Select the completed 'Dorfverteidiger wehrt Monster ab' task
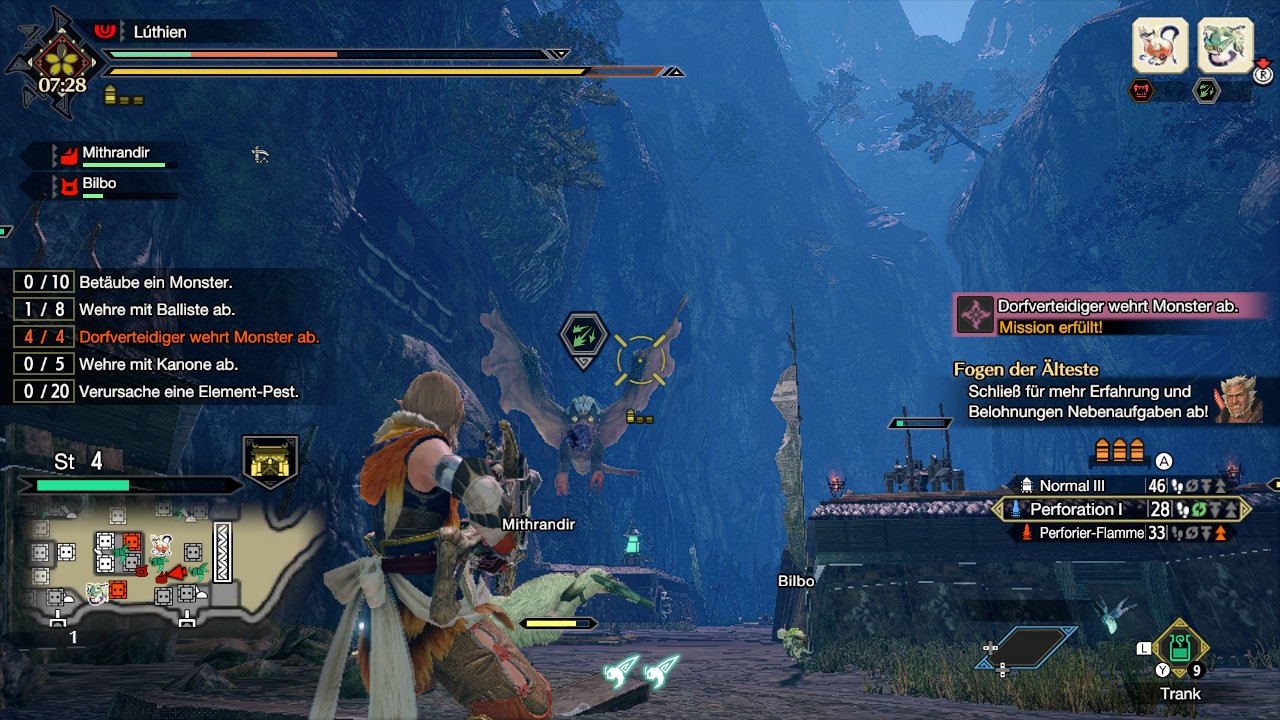 (x=199, y=337)
